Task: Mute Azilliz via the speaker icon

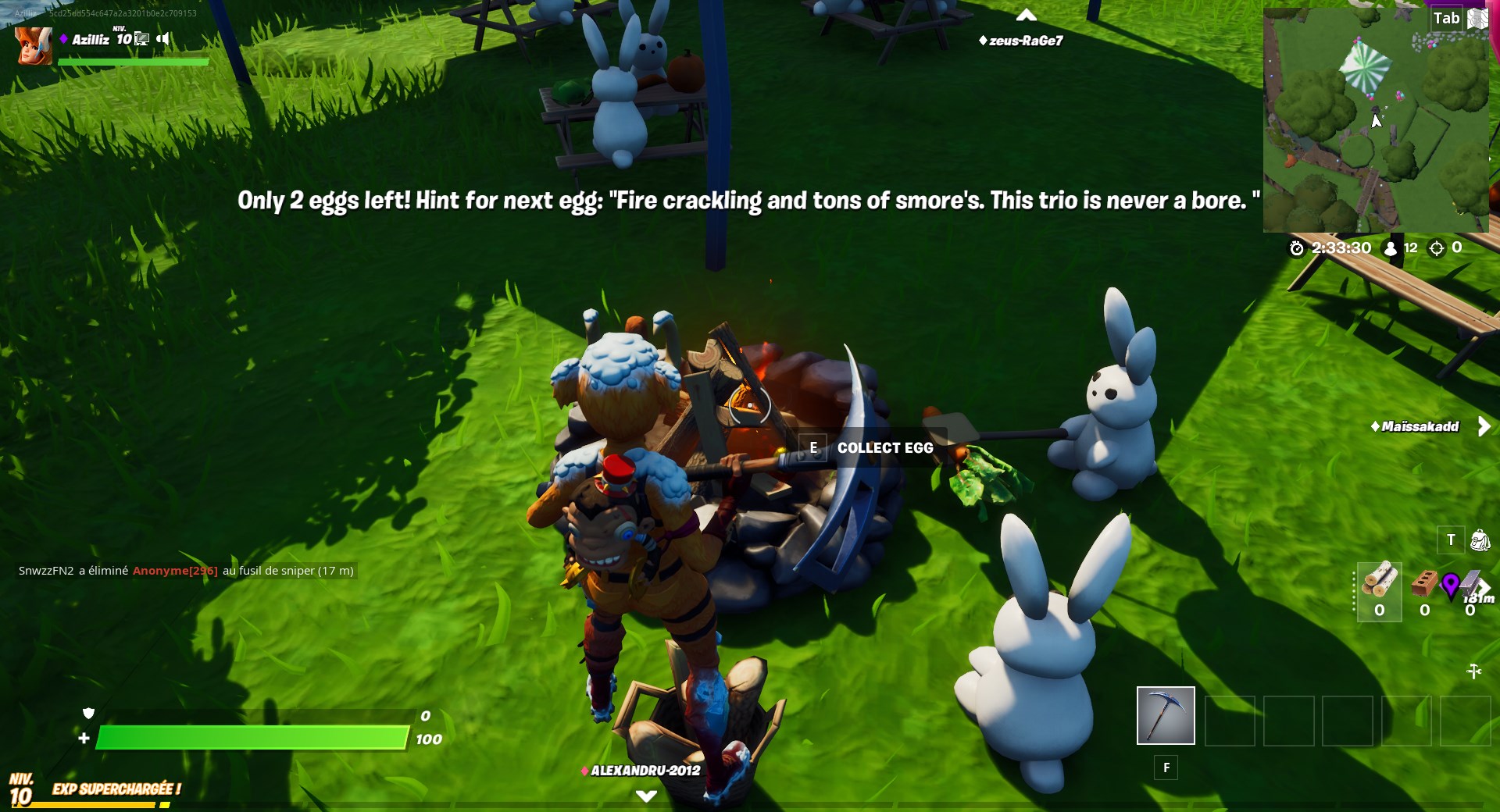Action: coord(162,37)
